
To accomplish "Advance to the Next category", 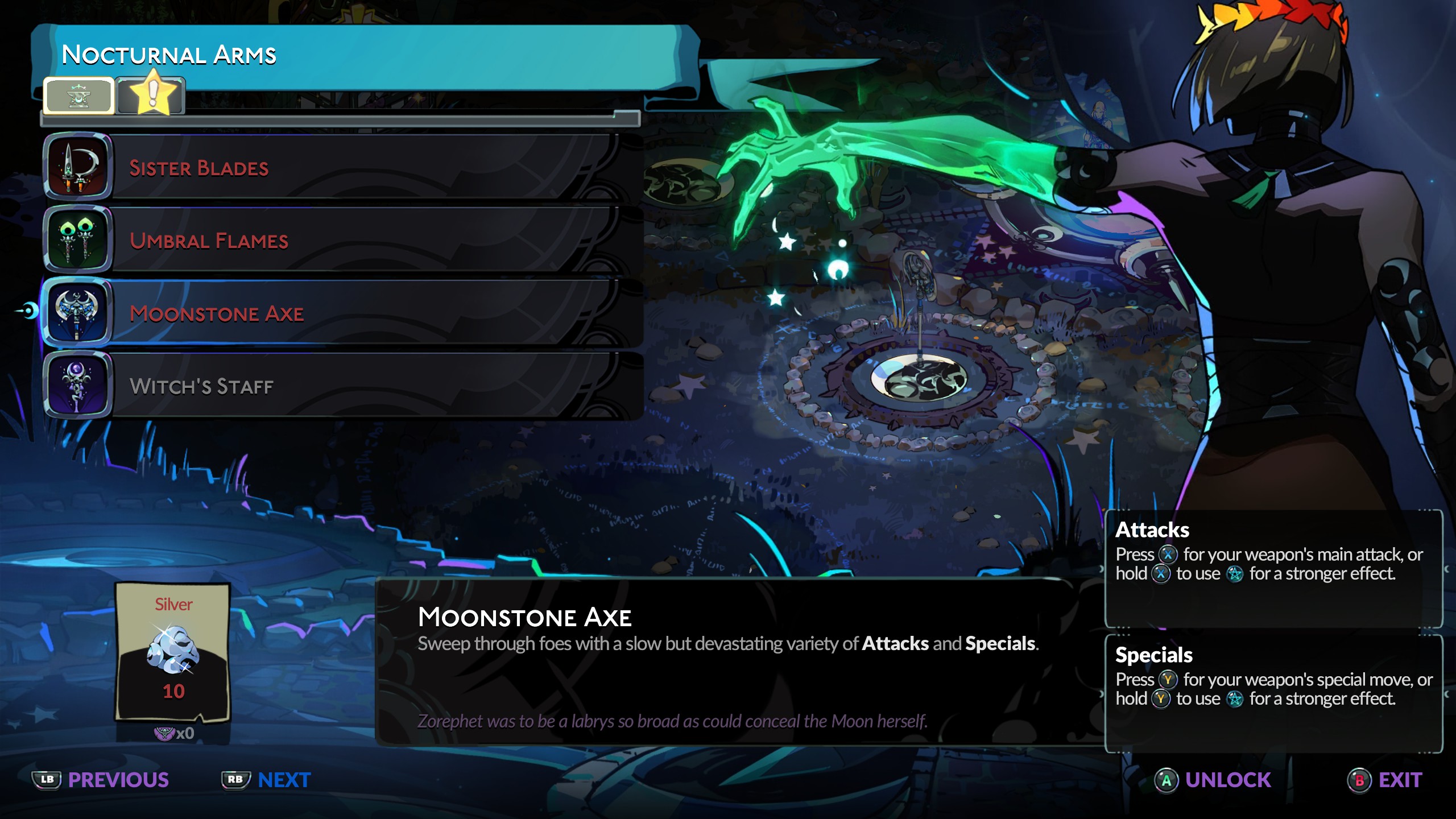I will coord(267,780).
